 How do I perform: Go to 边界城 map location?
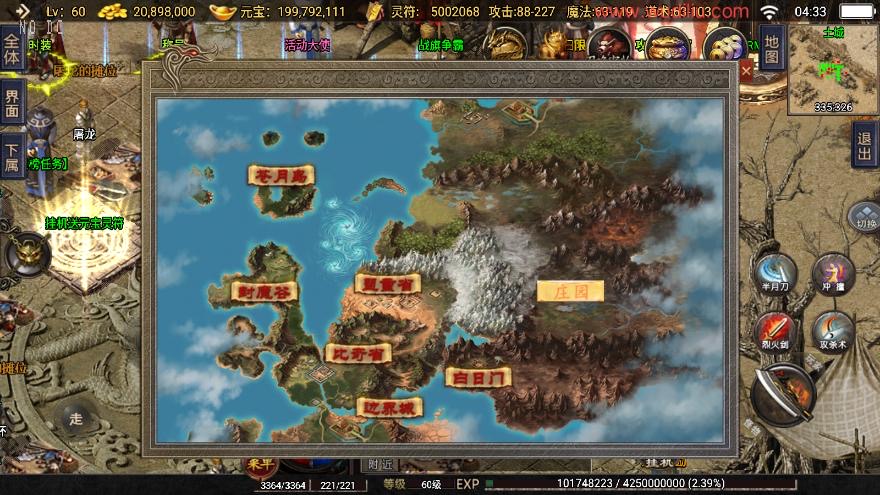[x=389, y=407]
